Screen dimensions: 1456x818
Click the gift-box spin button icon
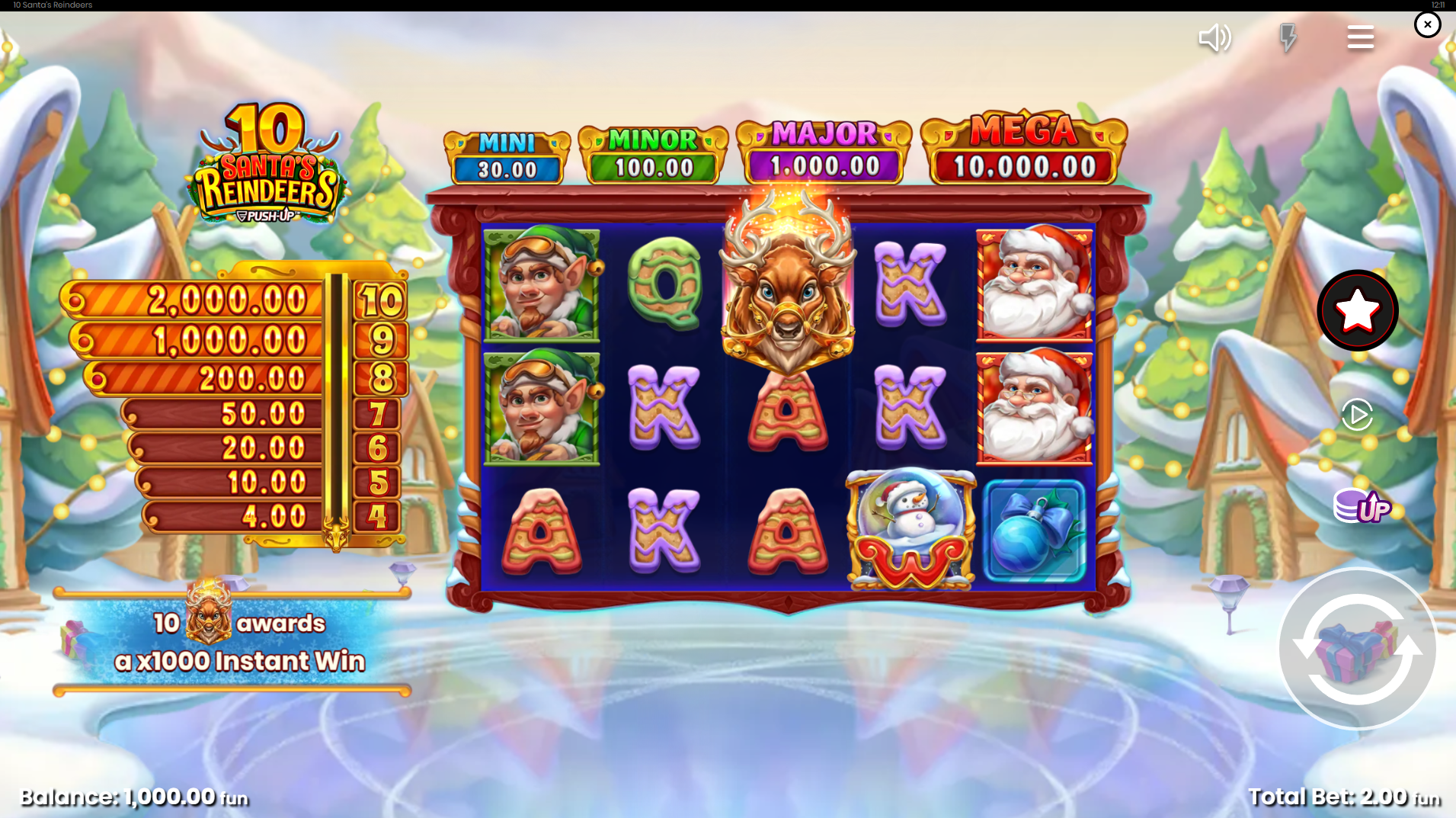1357,649
